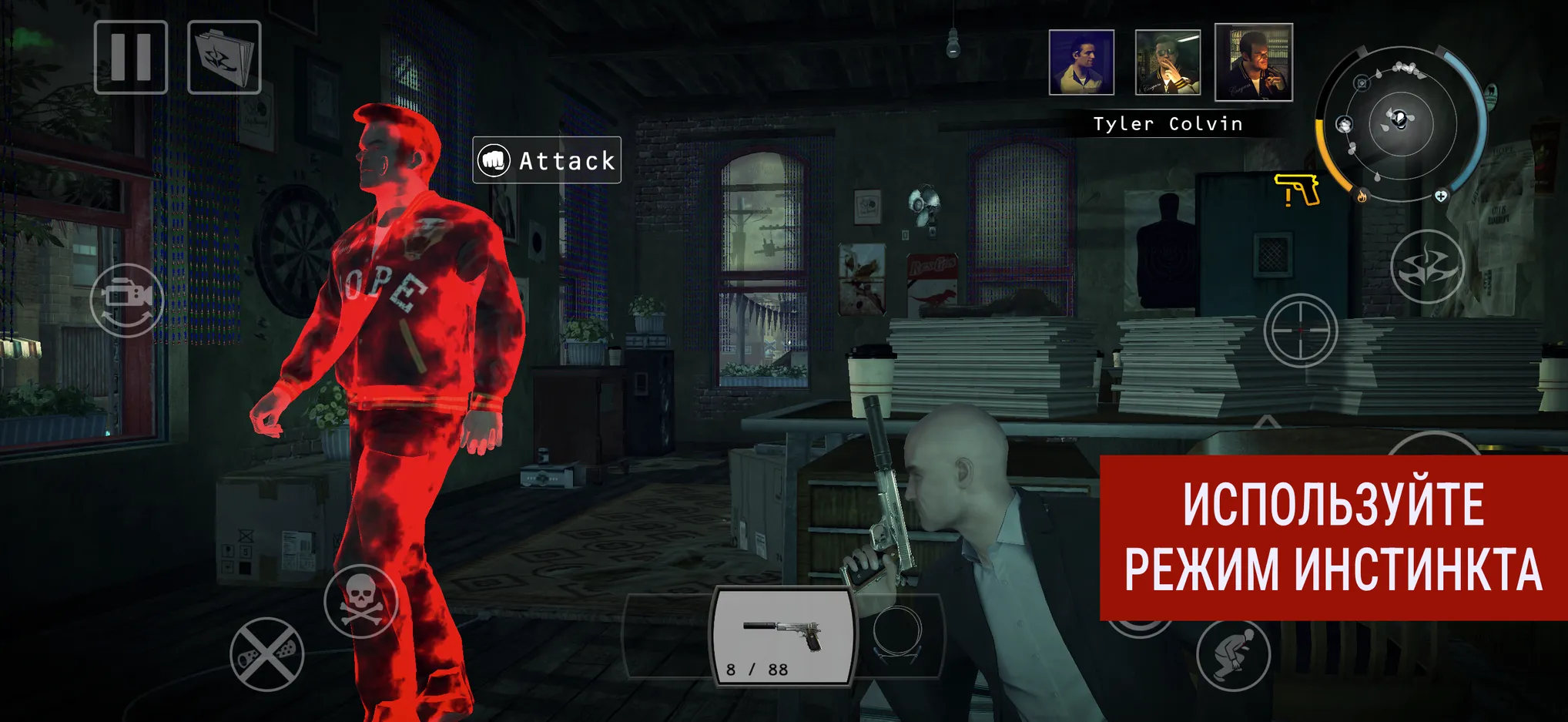Viewport: 1568px width, 722px height.
Task: Tap the skull and crossbones button
Action: point(360,601)
